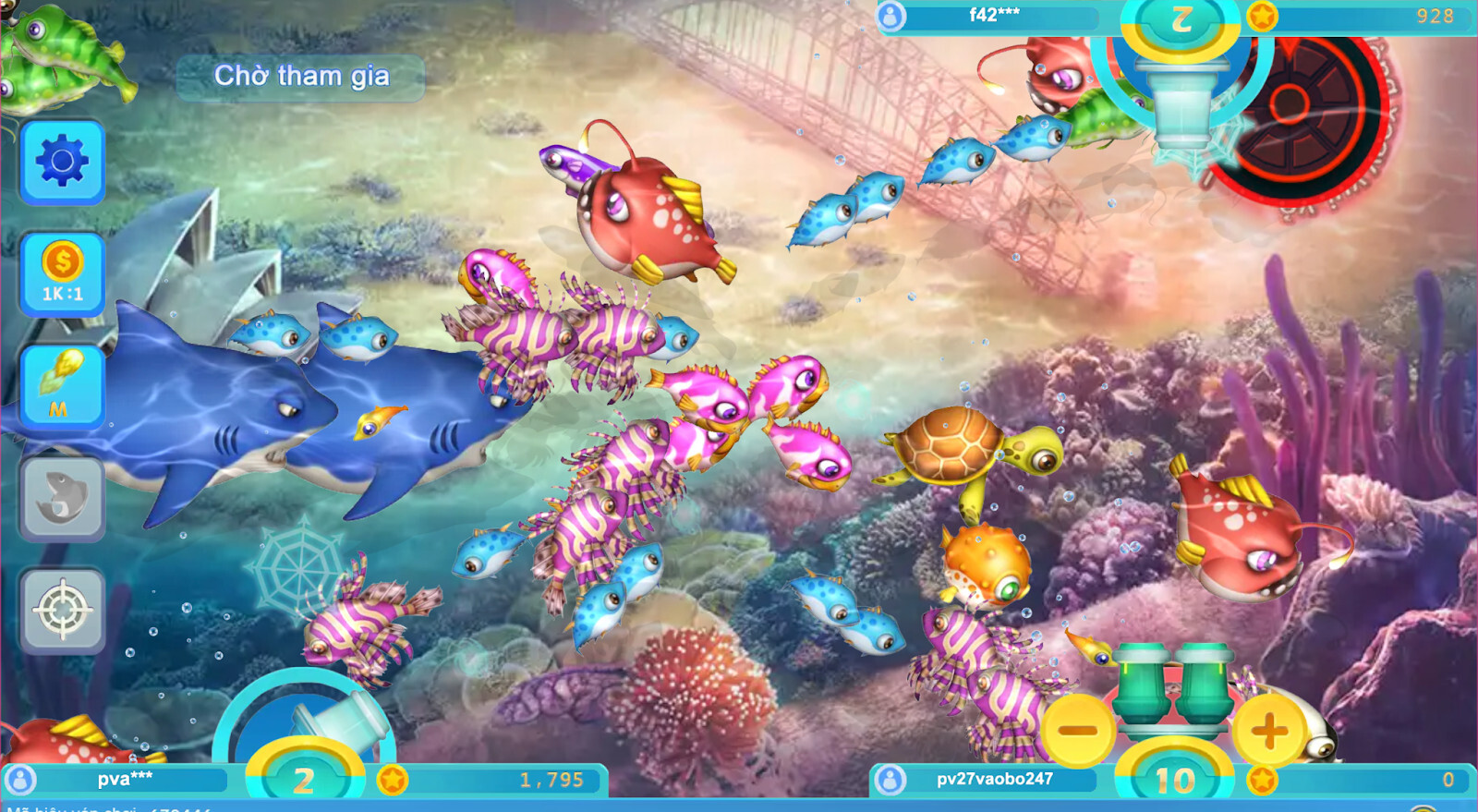The height and width of the screenshot is (812, 1478).
Task: Activate the M bullet power-up button
Action: [x=62, y=386]
